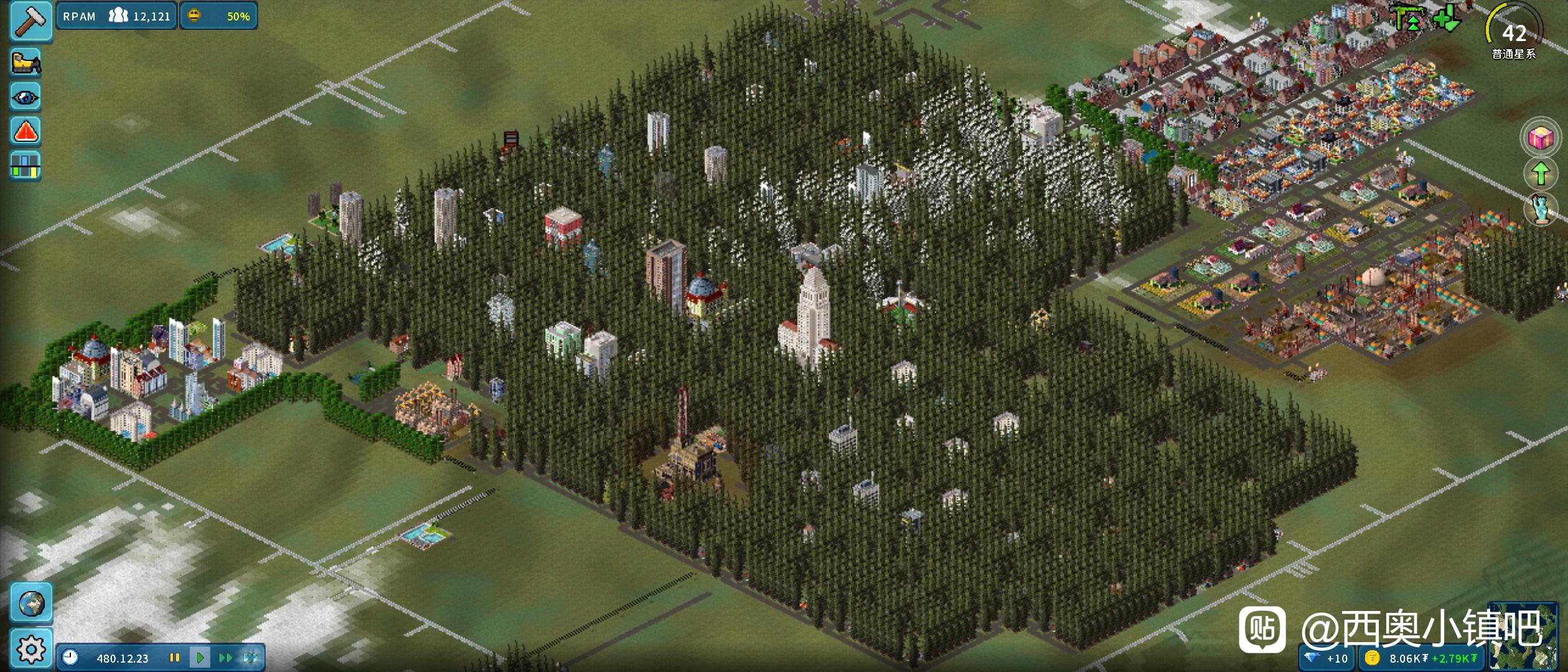The height and width of the screenshot is (672, 1568).
Task: Click the green crane upgrade icon
Action: click(1408, 17)
